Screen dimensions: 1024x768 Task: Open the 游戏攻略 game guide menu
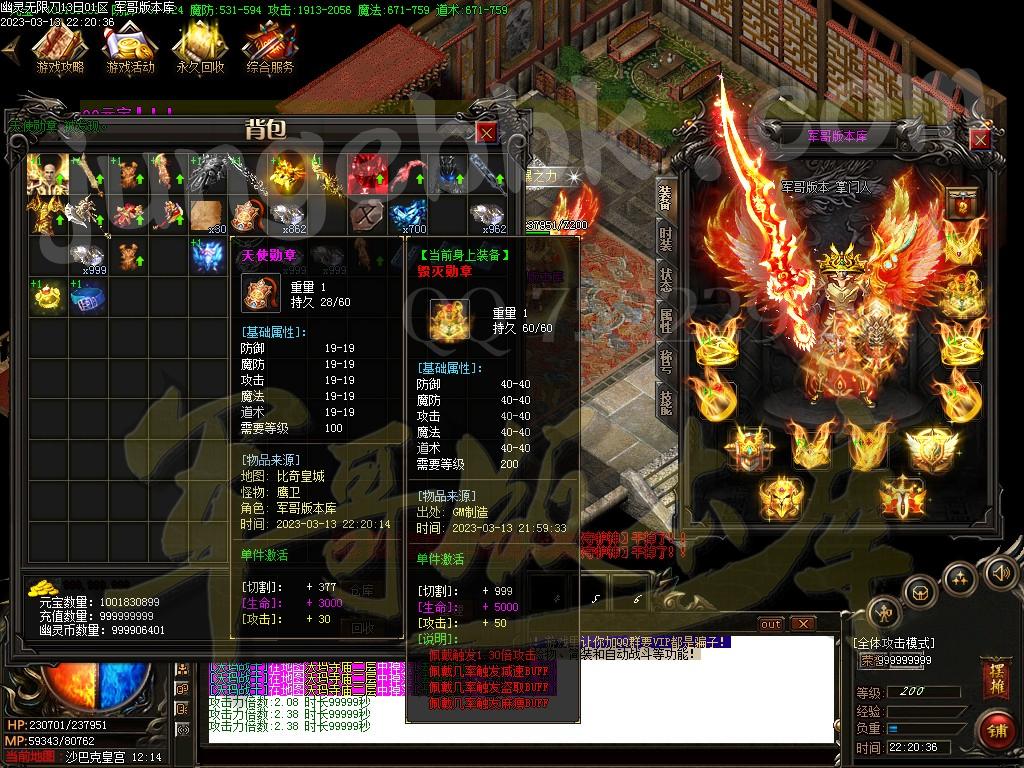60,48
